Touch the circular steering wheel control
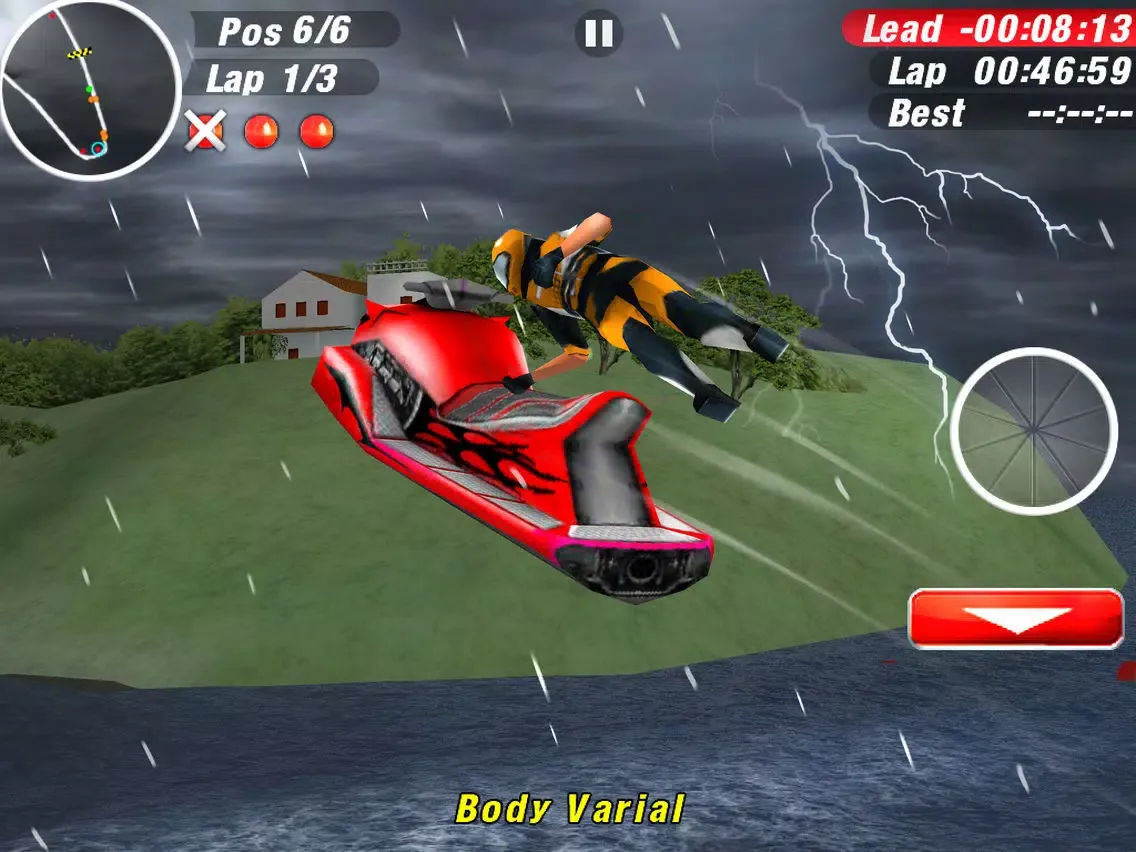1136x852 pixels. click(1033, 431)
